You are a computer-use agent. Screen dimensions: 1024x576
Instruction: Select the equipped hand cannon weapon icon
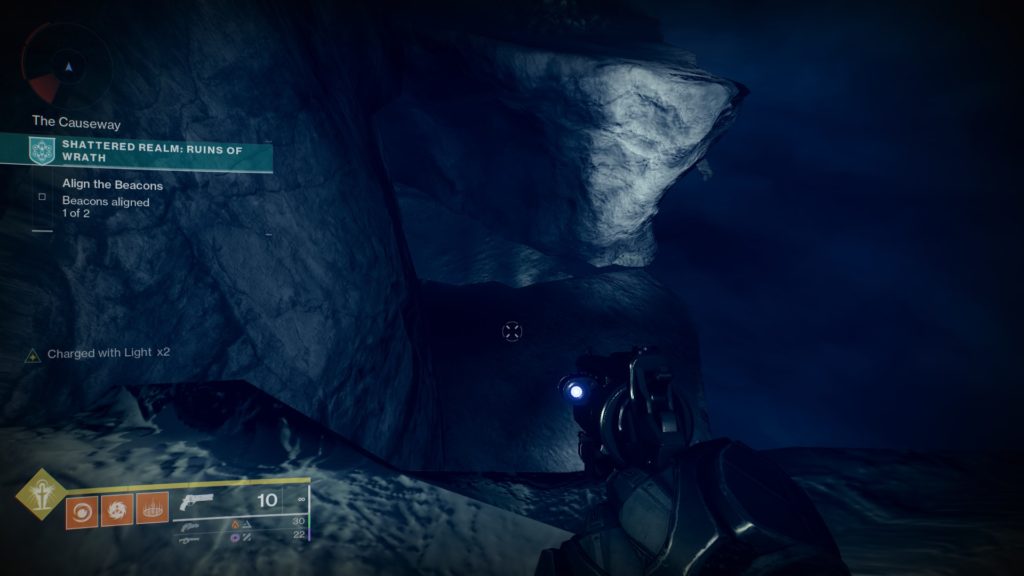tap(198, 503)
